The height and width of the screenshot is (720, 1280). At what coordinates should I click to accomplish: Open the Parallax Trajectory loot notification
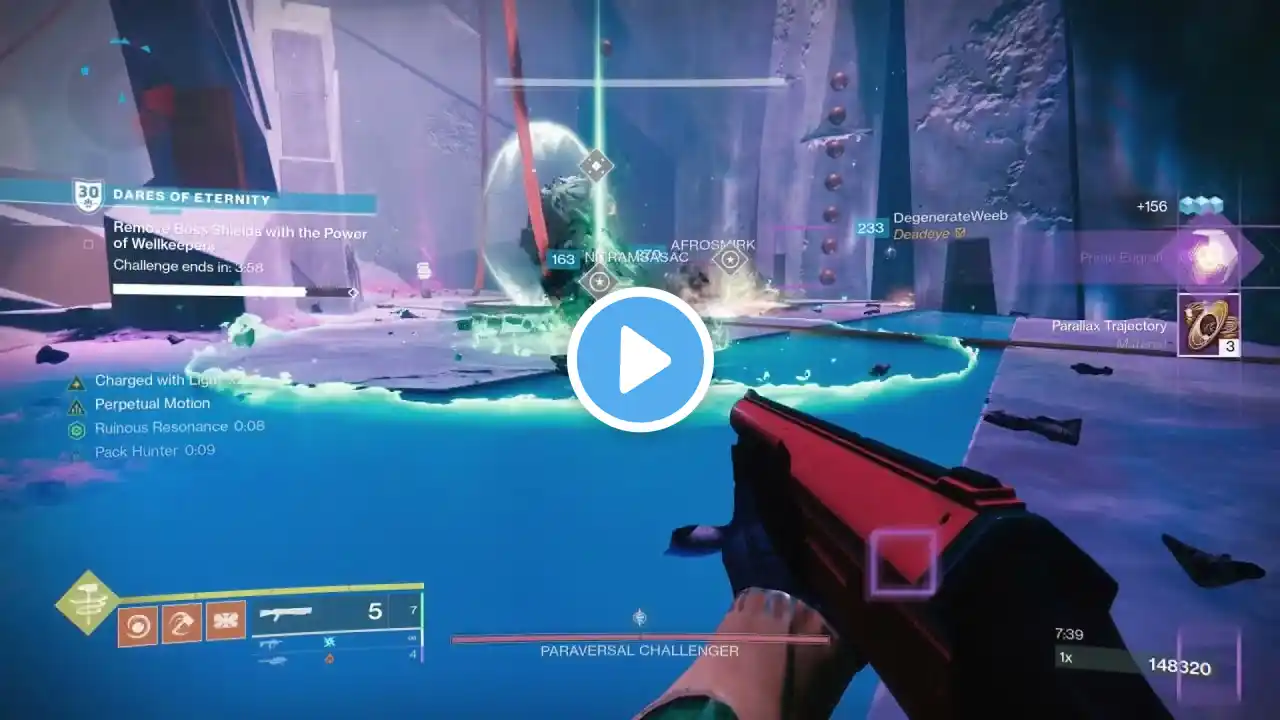(x=1208, y=325)
